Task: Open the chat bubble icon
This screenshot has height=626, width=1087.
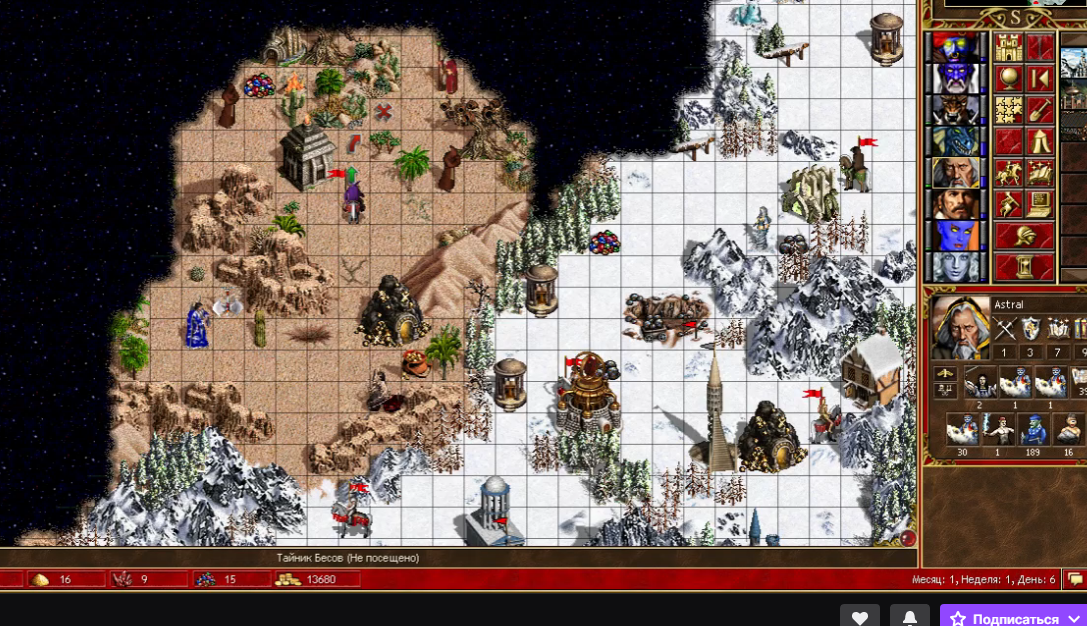Action: (x=1076, y=579)
